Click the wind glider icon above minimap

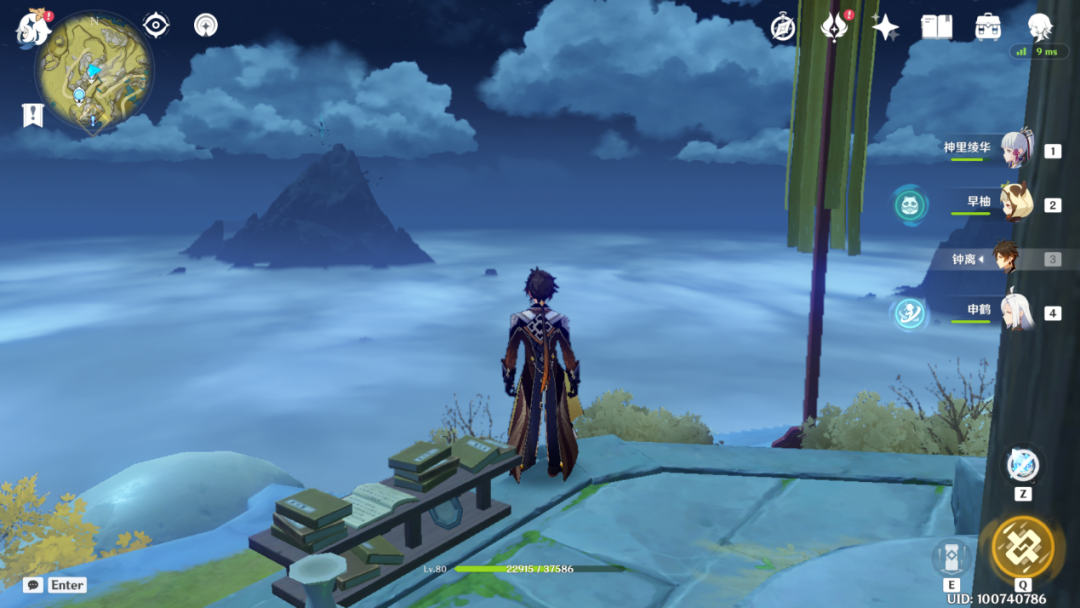(206, 25)
